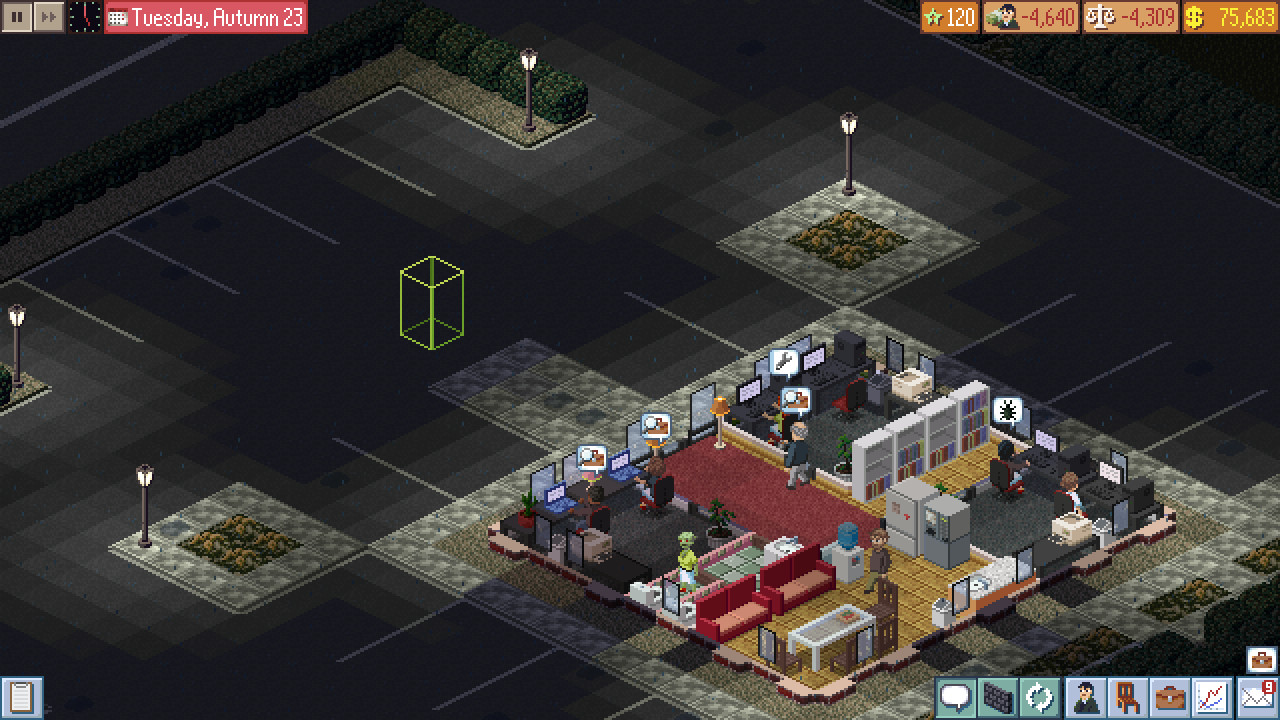The image size is (1280, 720).
Task: Click the bug report bubble above the employee
Action: [x=1009, y=410]
